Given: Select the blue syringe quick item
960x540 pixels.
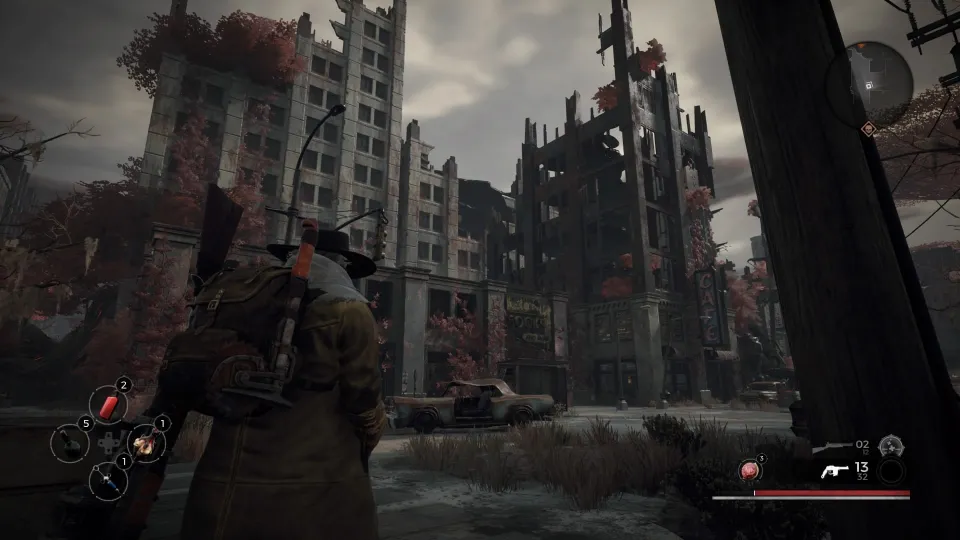Looking at the screenshot, I should point(108,481).
